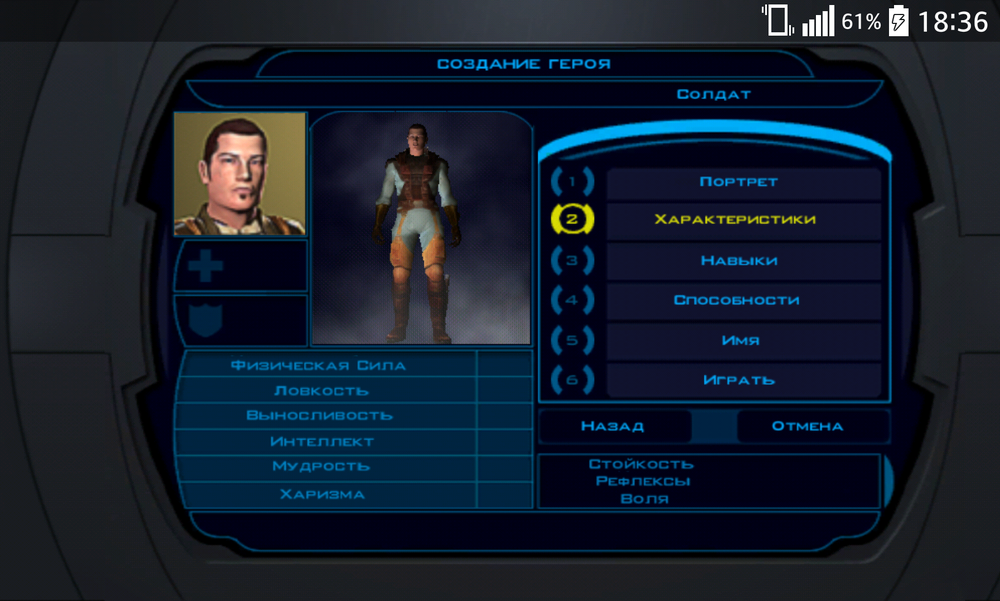
Task: Choose the Выносливость attribute row
Action: click(321, 415)
